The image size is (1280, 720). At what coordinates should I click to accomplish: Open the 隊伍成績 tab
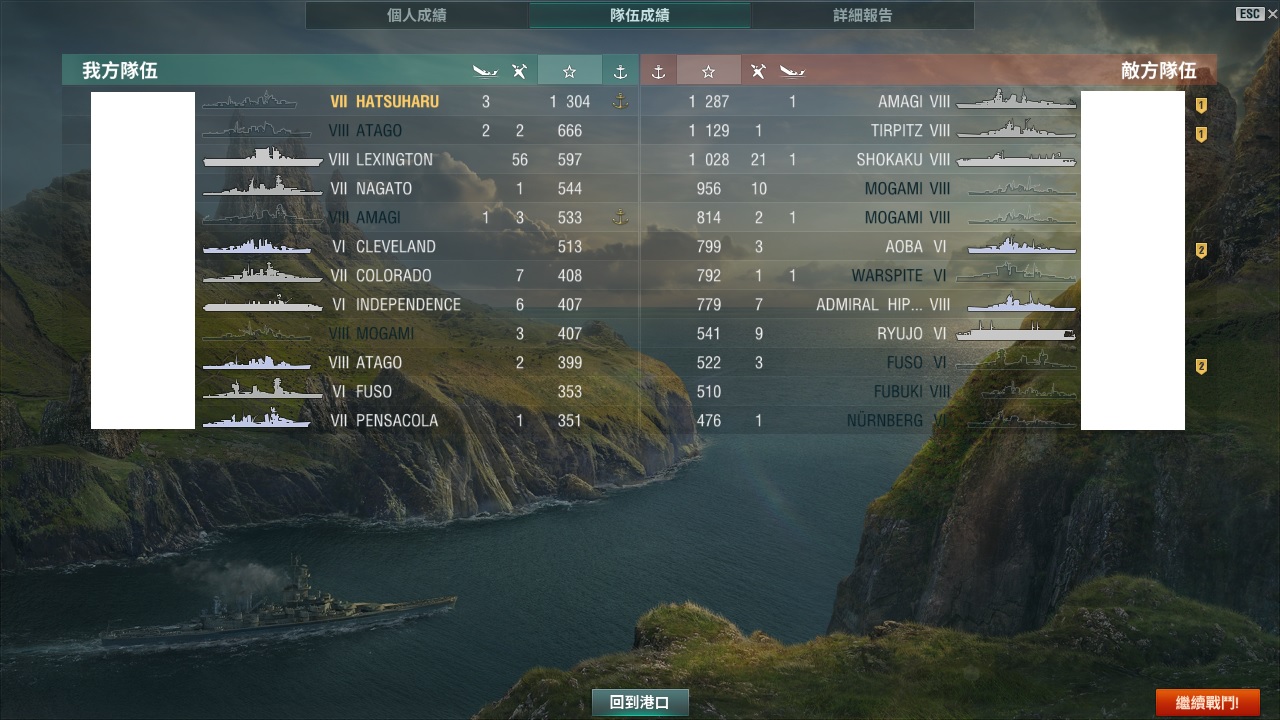639,16
